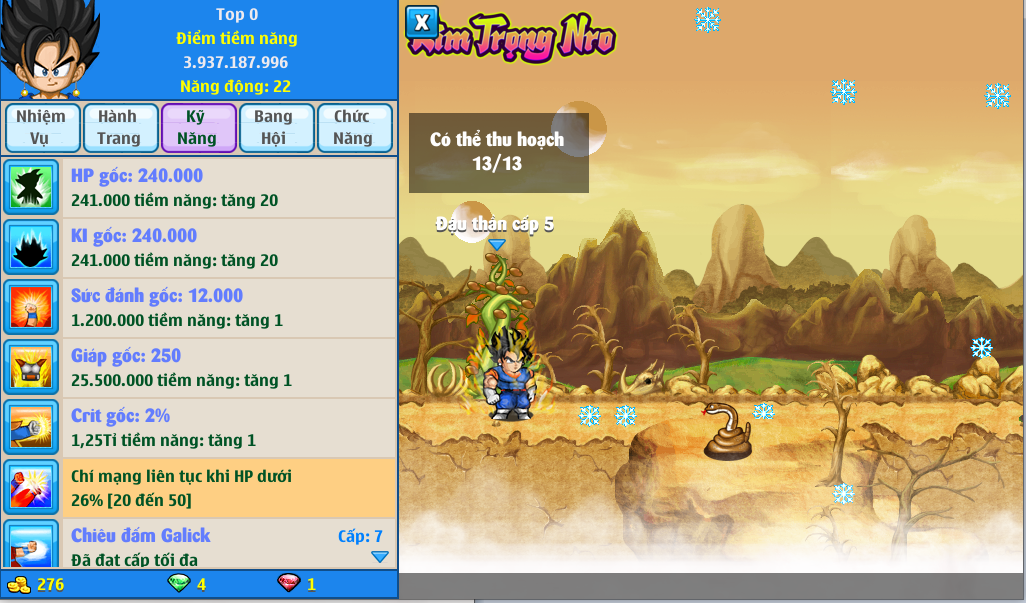Switch to the Nhiệm Vụ tab
Image resolution: width=1026 pixels, height=603 pixels.
click(x=41, y=128)
